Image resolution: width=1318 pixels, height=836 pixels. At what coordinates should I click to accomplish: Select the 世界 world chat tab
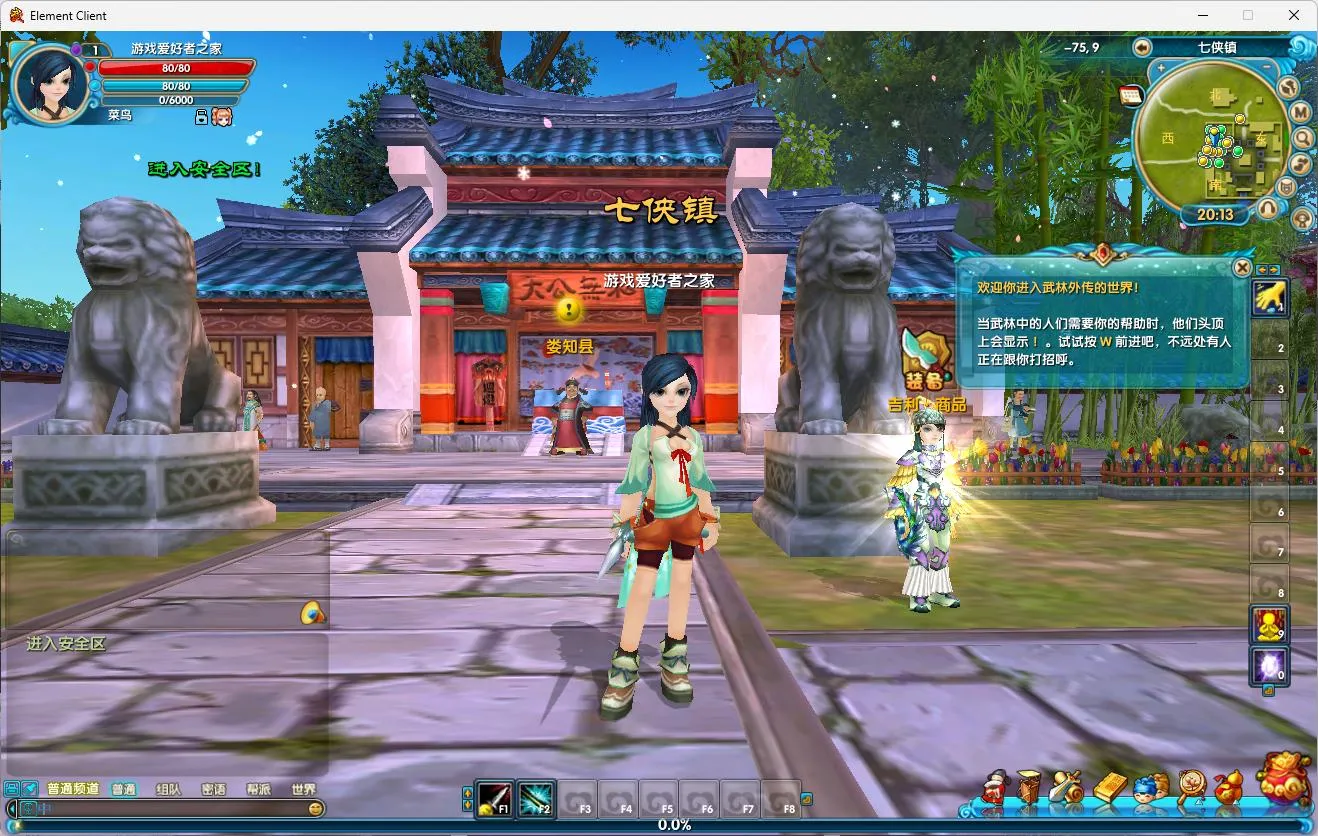(303, 789)
